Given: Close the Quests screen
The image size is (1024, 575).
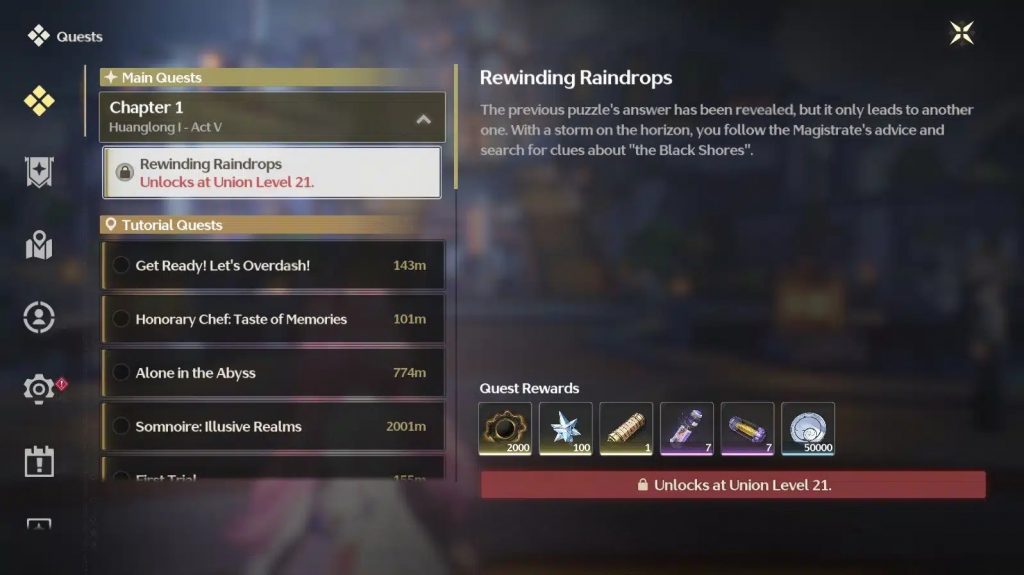Looking at the screenshot, I should pos(961,33).
